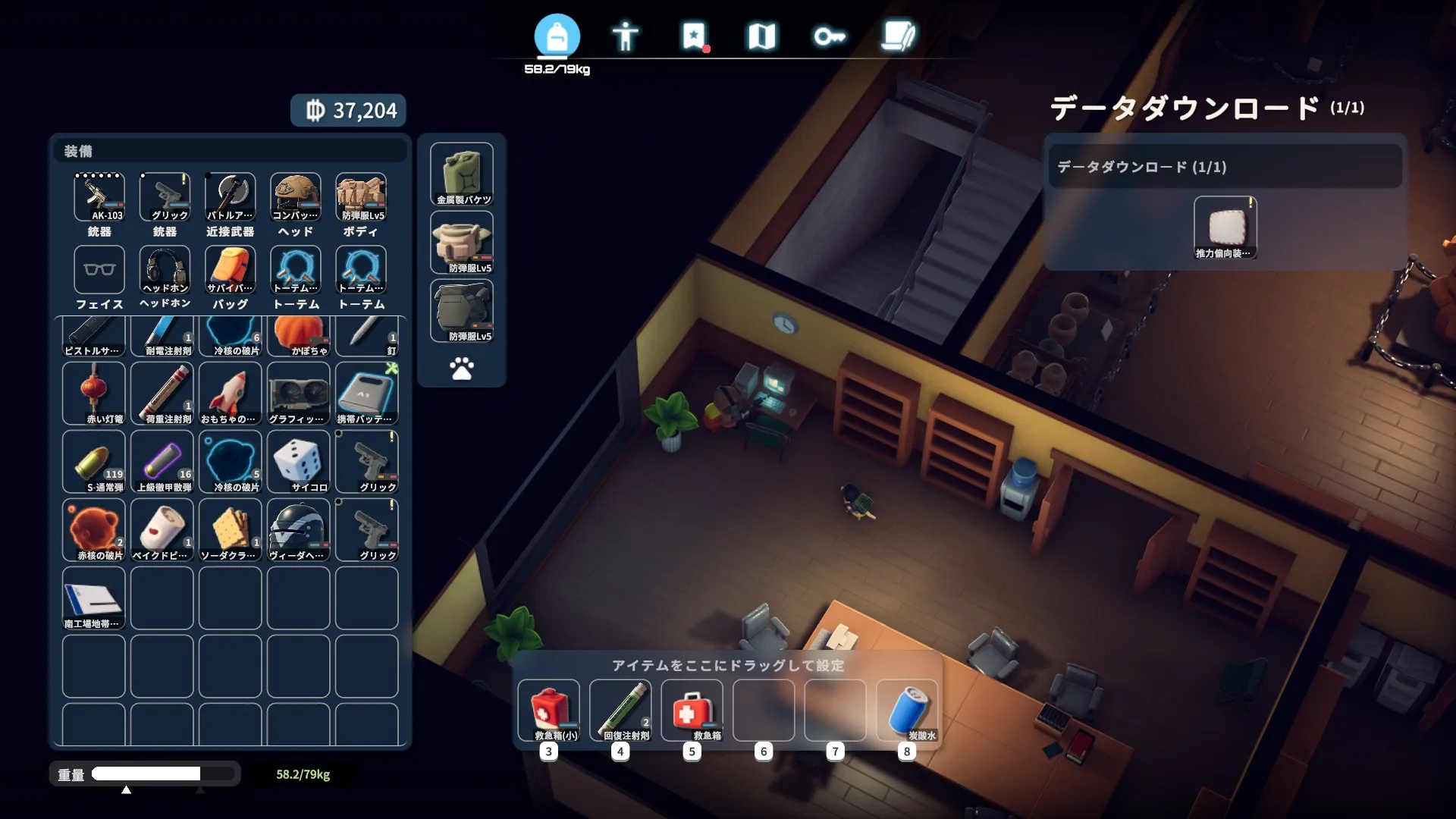
Task: Select the metal bucket item
Action: [462, 174]
